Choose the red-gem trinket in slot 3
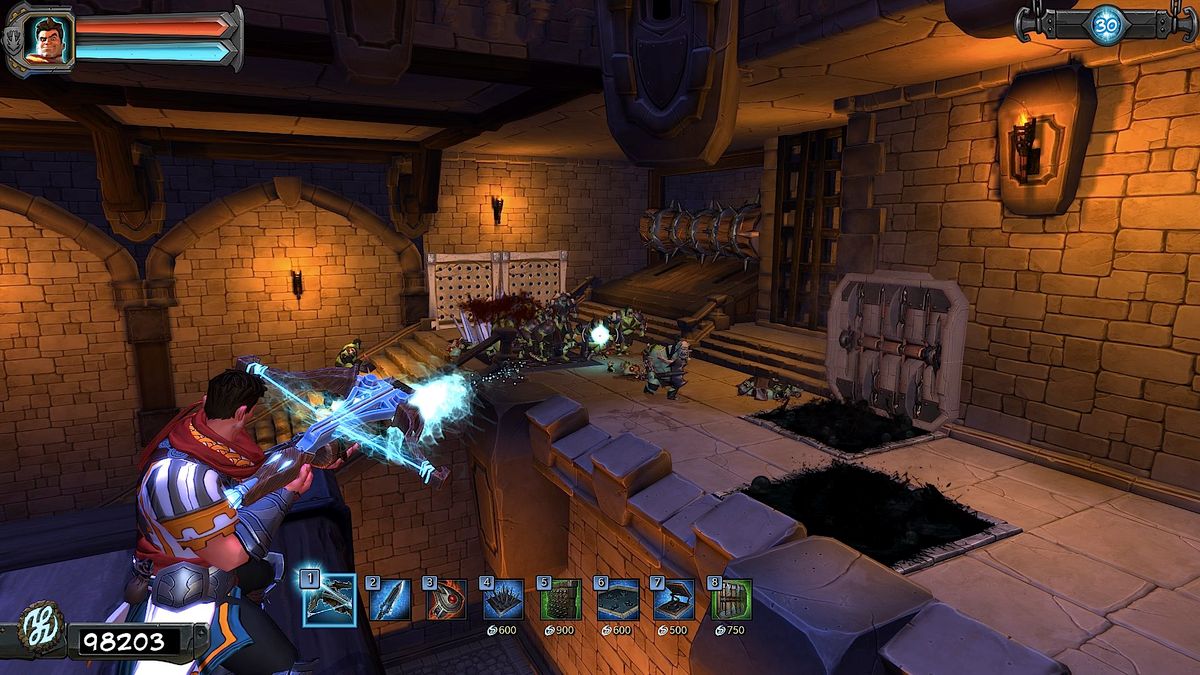The height and width of the screenshot is (675, 1200). [x=446, y=600]
